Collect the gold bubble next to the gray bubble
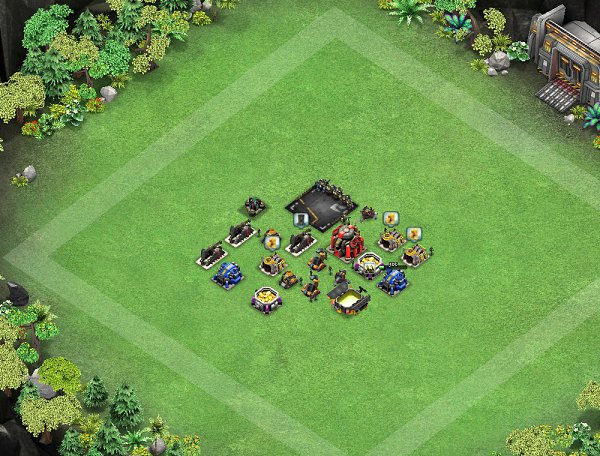Image resolution: width=600 pixels, height=456 pixels. click(x=271, y=240)
